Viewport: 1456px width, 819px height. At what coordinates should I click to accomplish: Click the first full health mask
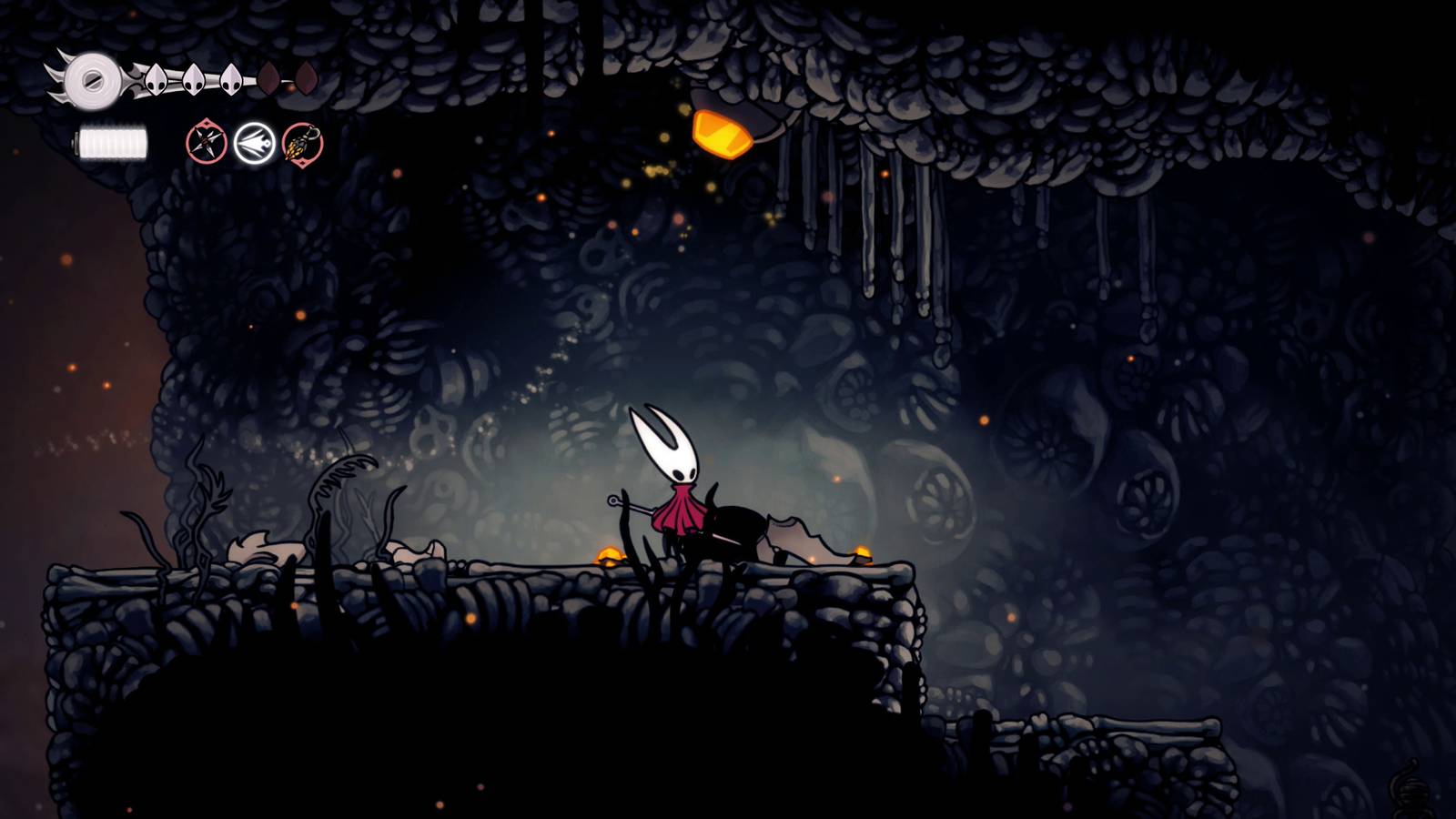click(156, 80)
